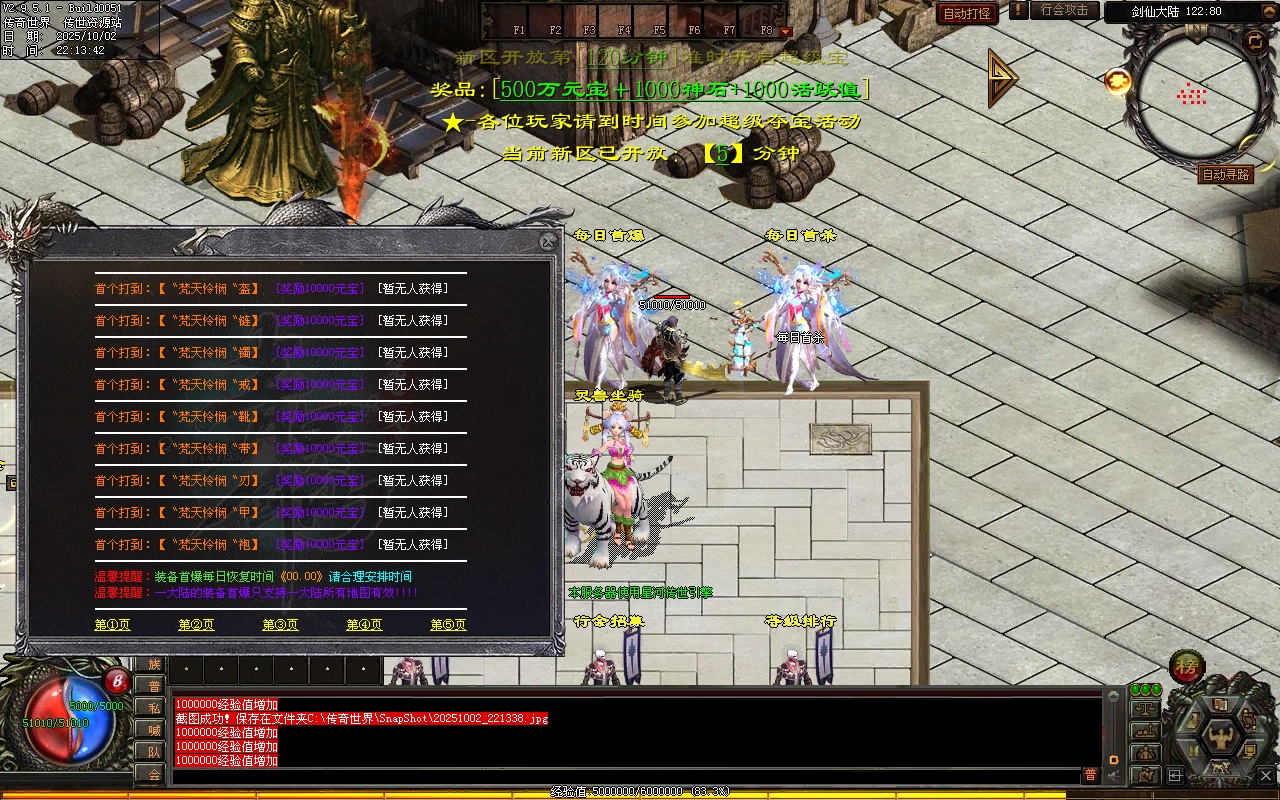1280x800 pixels.
Task: Go to page 第①页 of the reward list
Action: click(x=112, y=625)
